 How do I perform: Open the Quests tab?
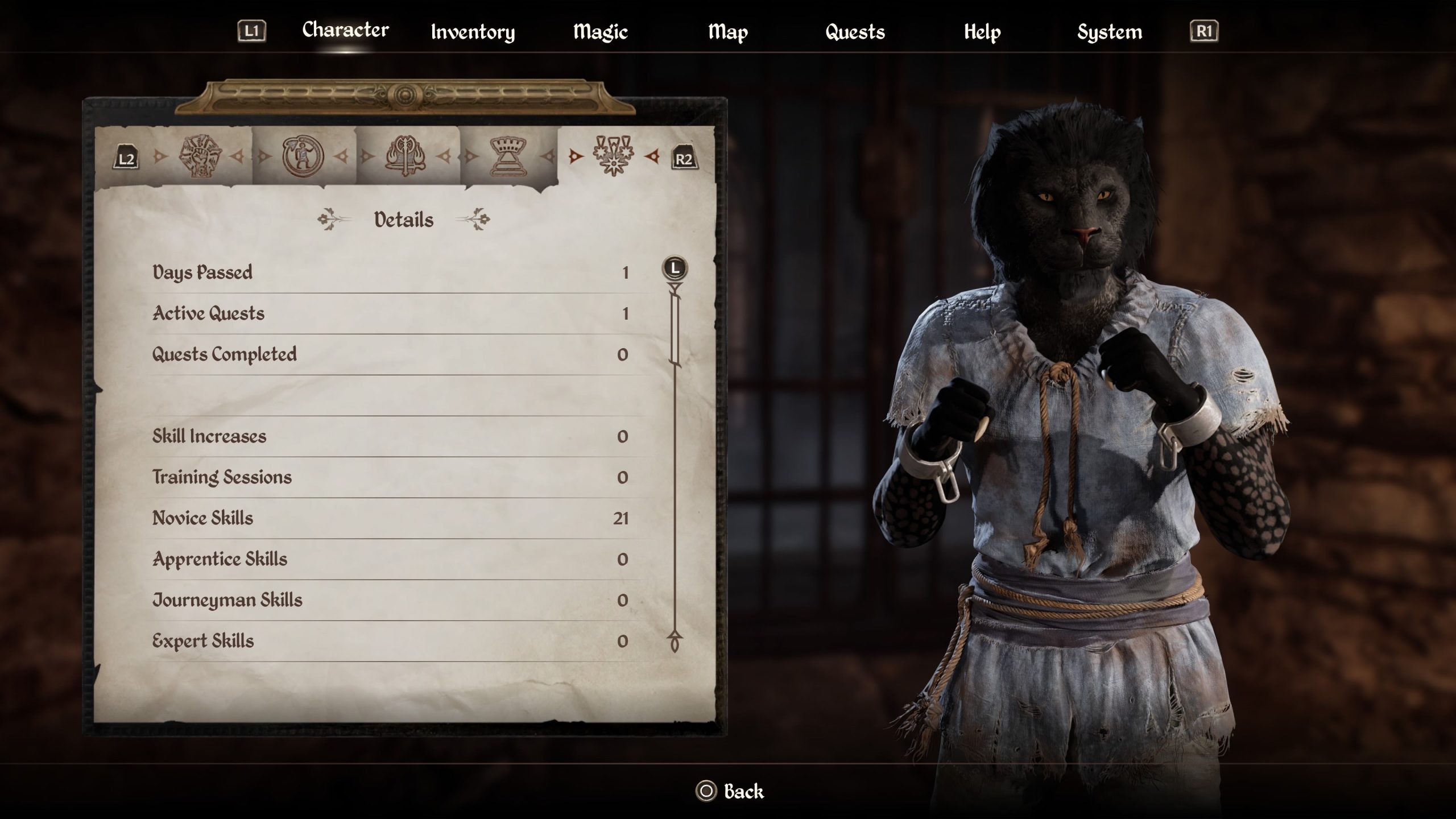[855, 32]
